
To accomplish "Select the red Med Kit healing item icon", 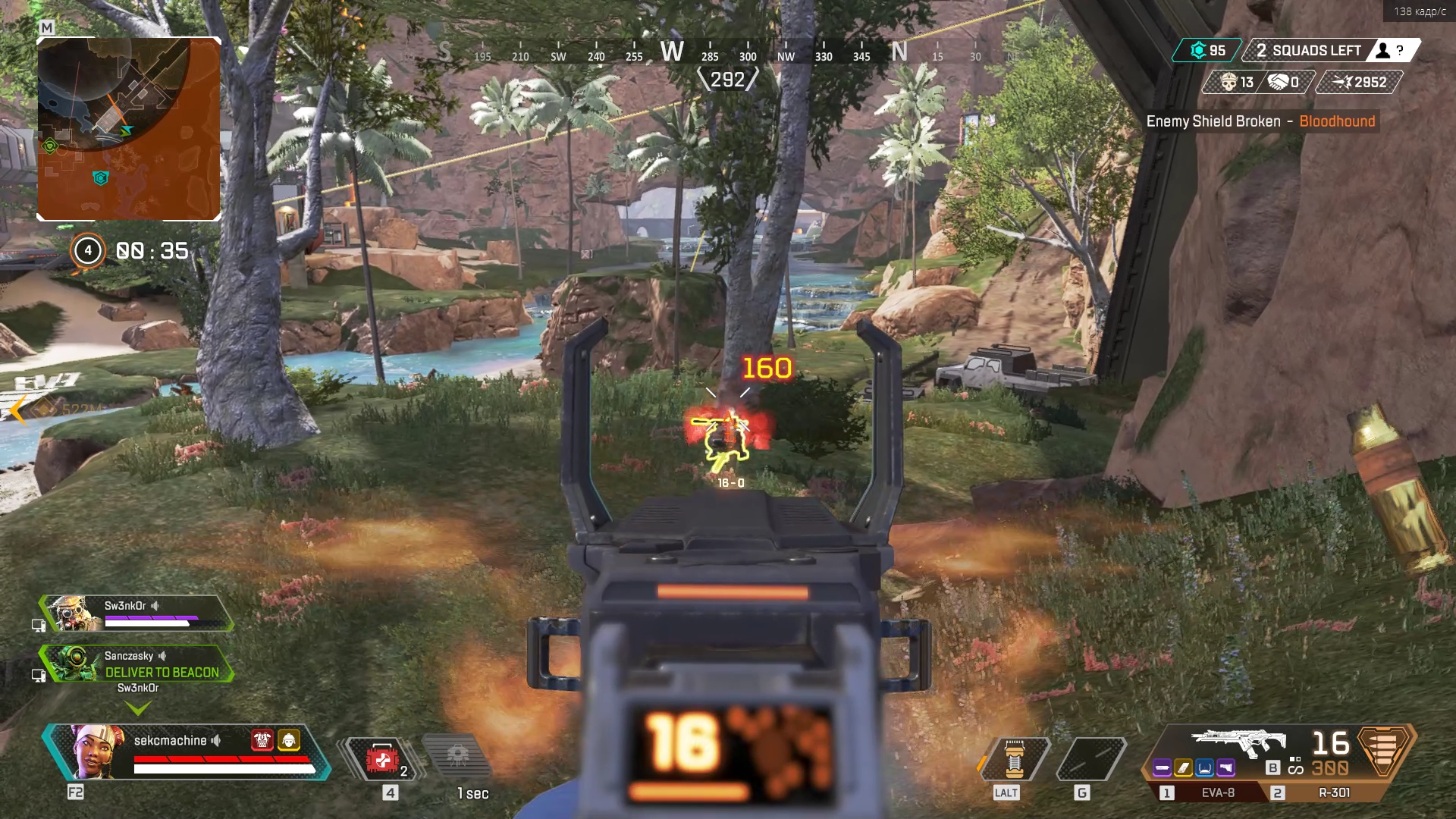I will (383, 760).
